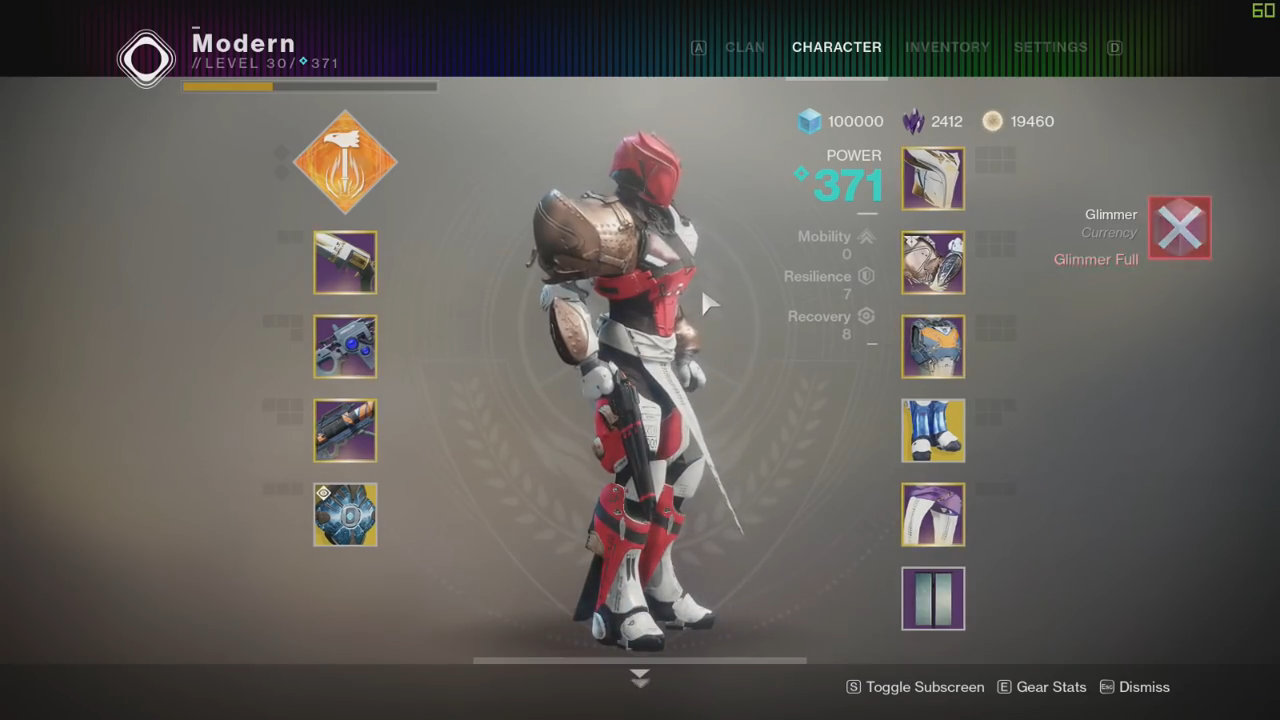Select the equipped gauntlets armor slot
The height and width of the screenshot is (720, 1280).
tap(933, 263)
